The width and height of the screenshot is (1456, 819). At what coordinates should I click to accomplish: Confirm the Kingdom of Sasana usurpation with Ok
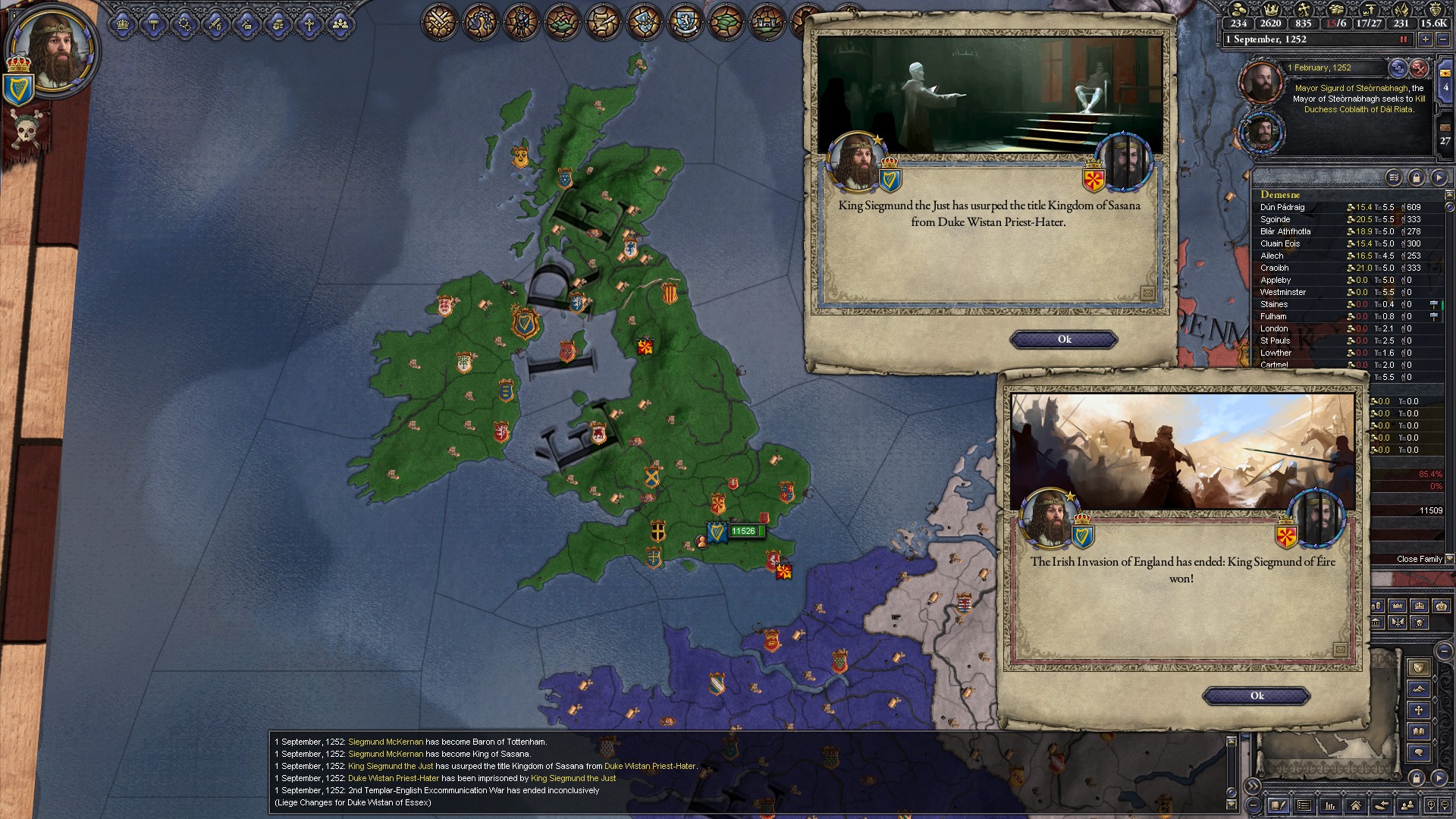pos(1064,340)
